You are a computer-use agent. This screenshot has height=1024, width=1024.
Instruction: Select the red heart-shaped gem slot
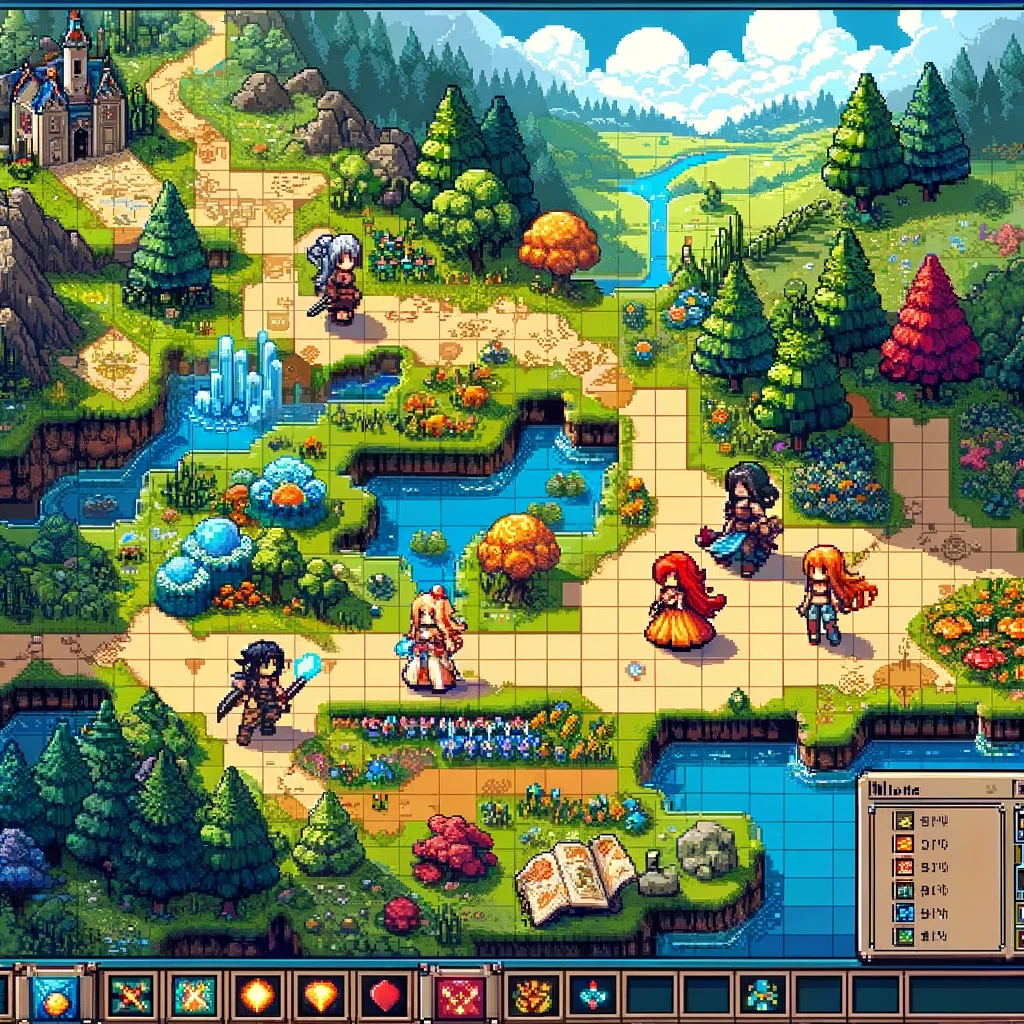(x=386, y=995)
